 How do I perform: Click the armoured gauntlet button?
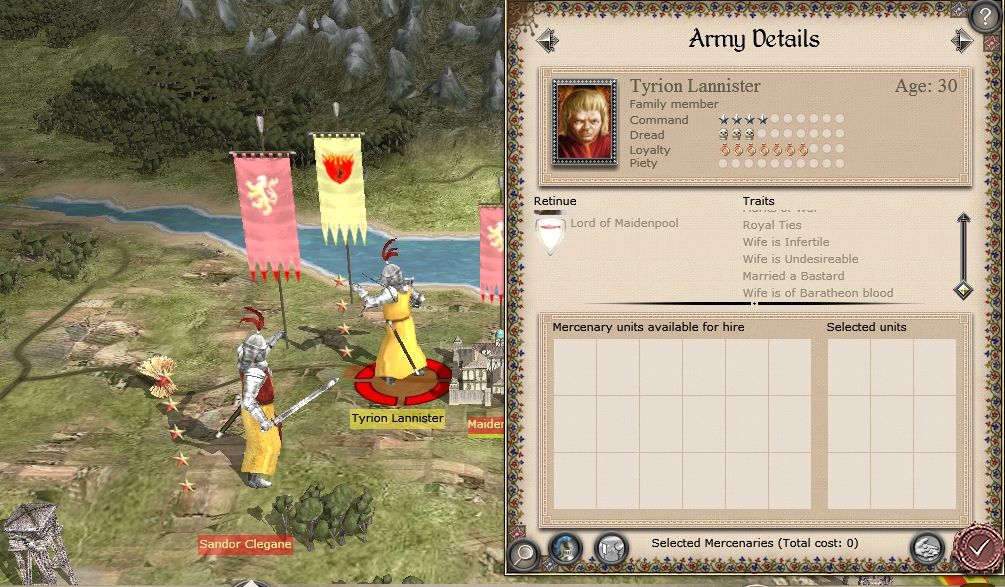click(609, 547)
